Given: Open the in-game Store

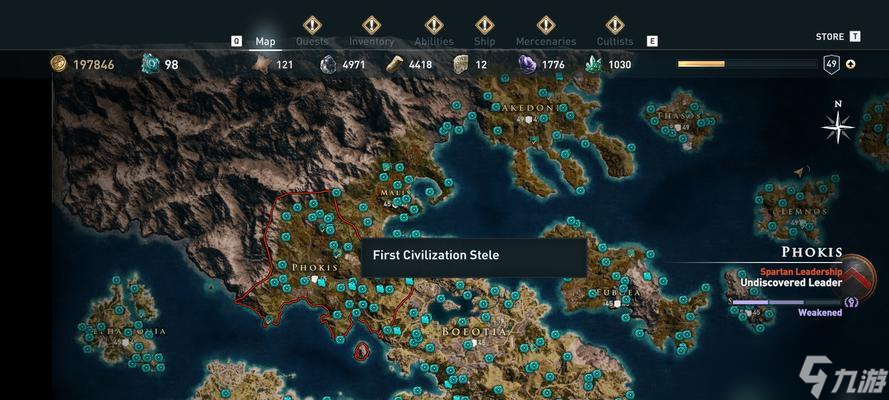Looking at the screenshot, I should 830,37.
